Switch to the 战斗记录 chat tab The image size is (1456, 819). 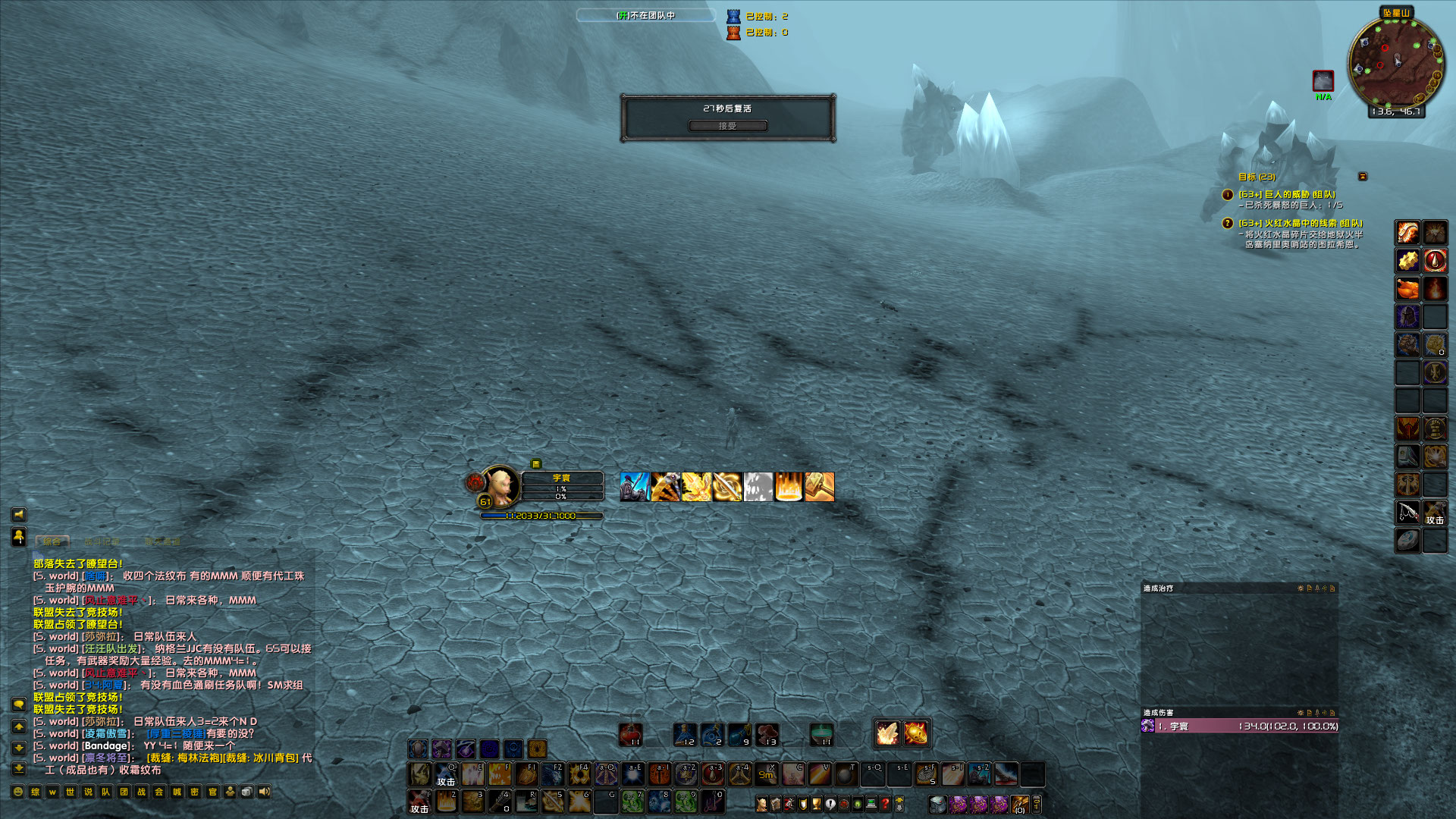click(x=102, y=541)
